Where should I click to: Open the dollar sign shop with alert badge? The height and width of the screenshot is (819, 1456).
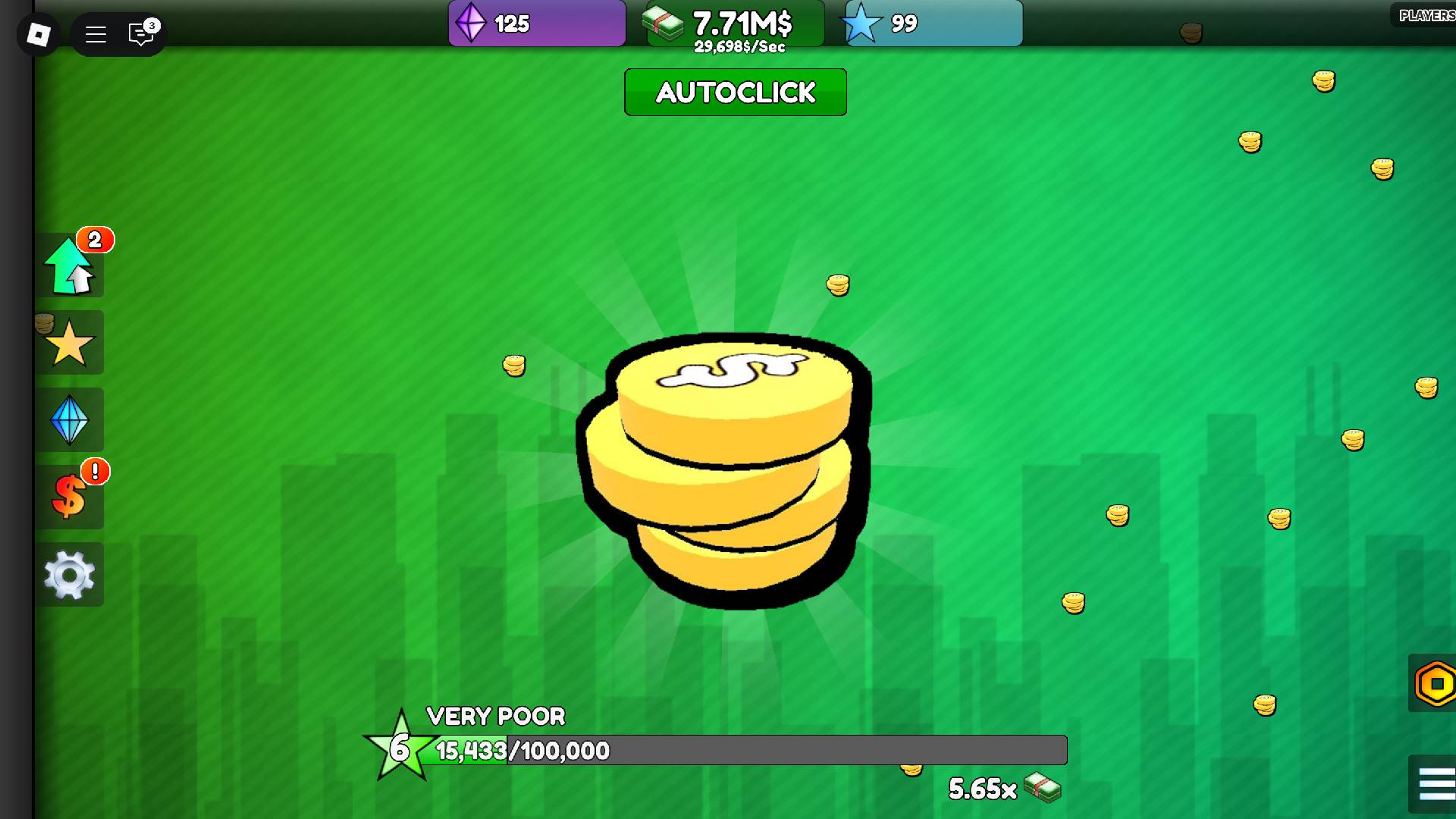(71, 497)
